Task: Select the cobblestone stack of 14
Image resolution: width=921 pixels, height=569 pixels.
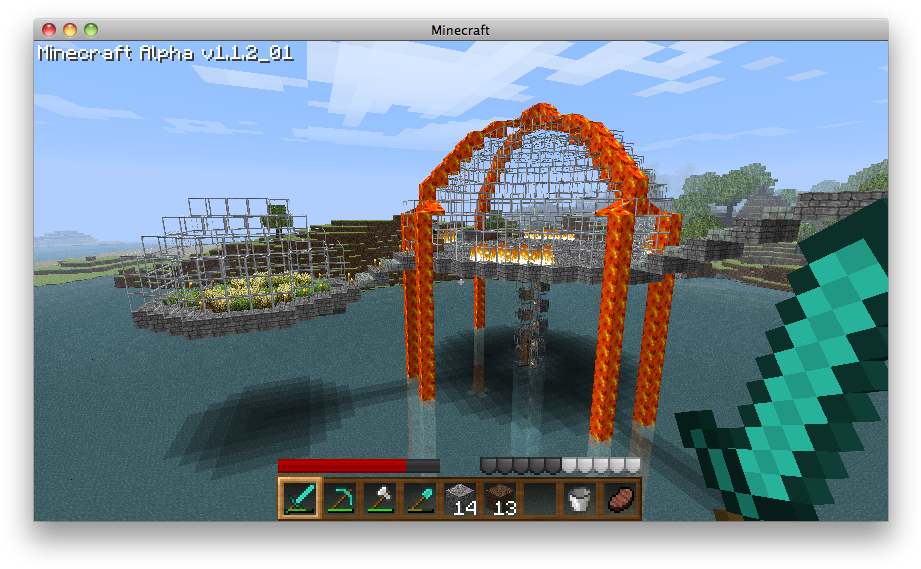Action: pyautogui.click(x=459, y=497)
